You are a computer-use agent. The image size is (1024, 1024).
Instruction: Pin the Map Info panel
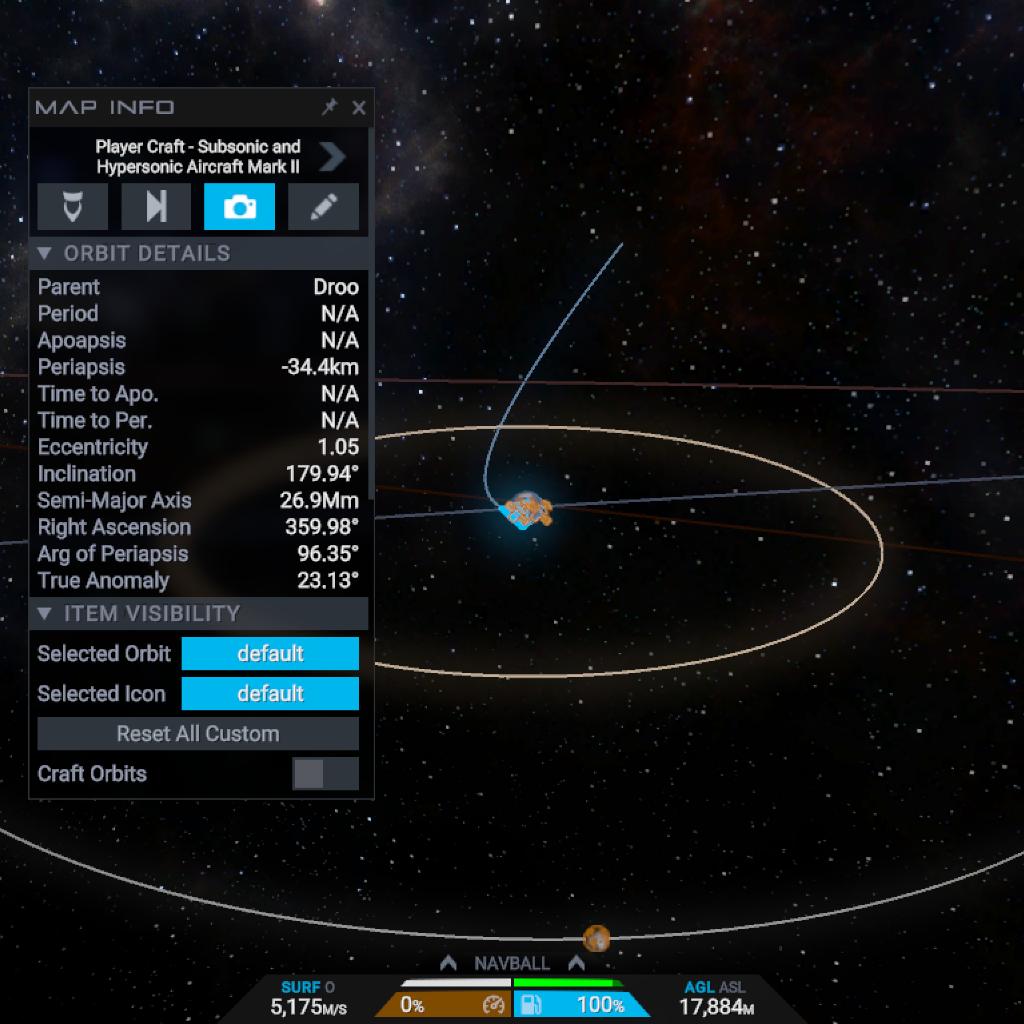(x=329, y=108)
